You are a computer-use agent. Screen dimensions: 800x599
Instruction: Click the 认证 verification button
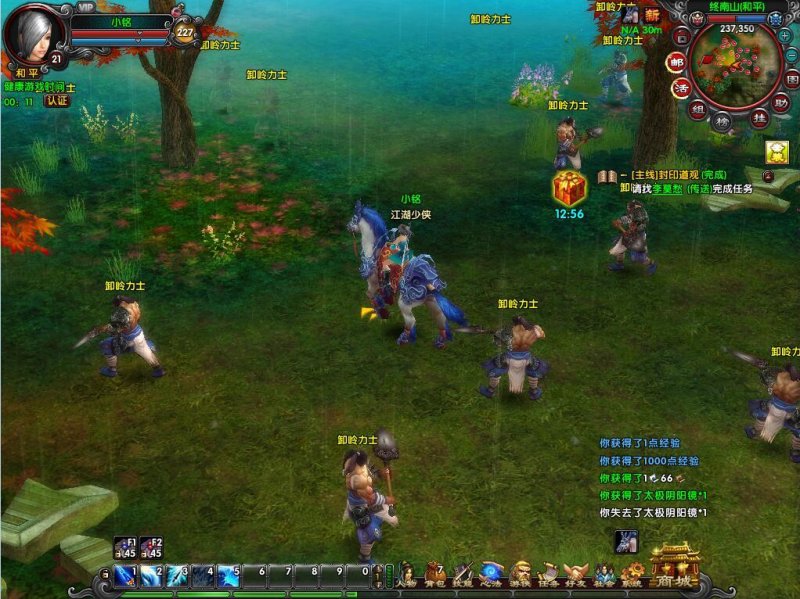point(56,101)
